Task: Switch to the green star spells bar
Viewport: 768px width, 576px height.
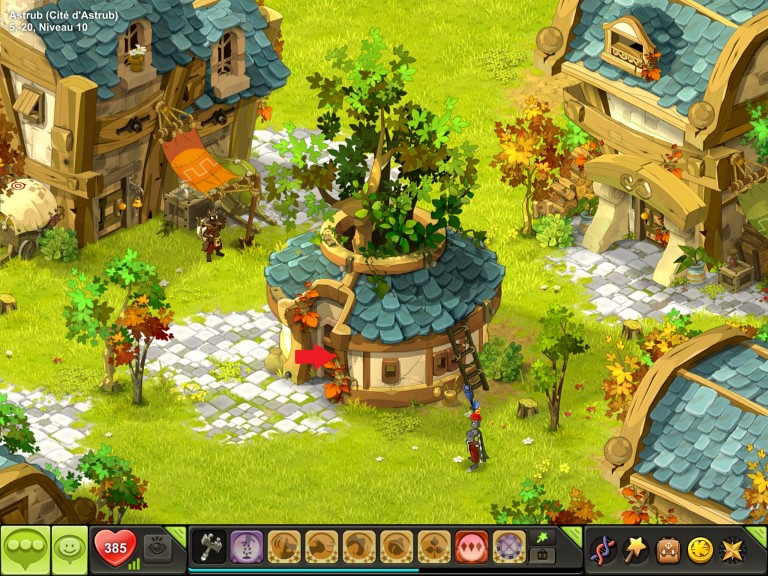Action: (546, 537)
